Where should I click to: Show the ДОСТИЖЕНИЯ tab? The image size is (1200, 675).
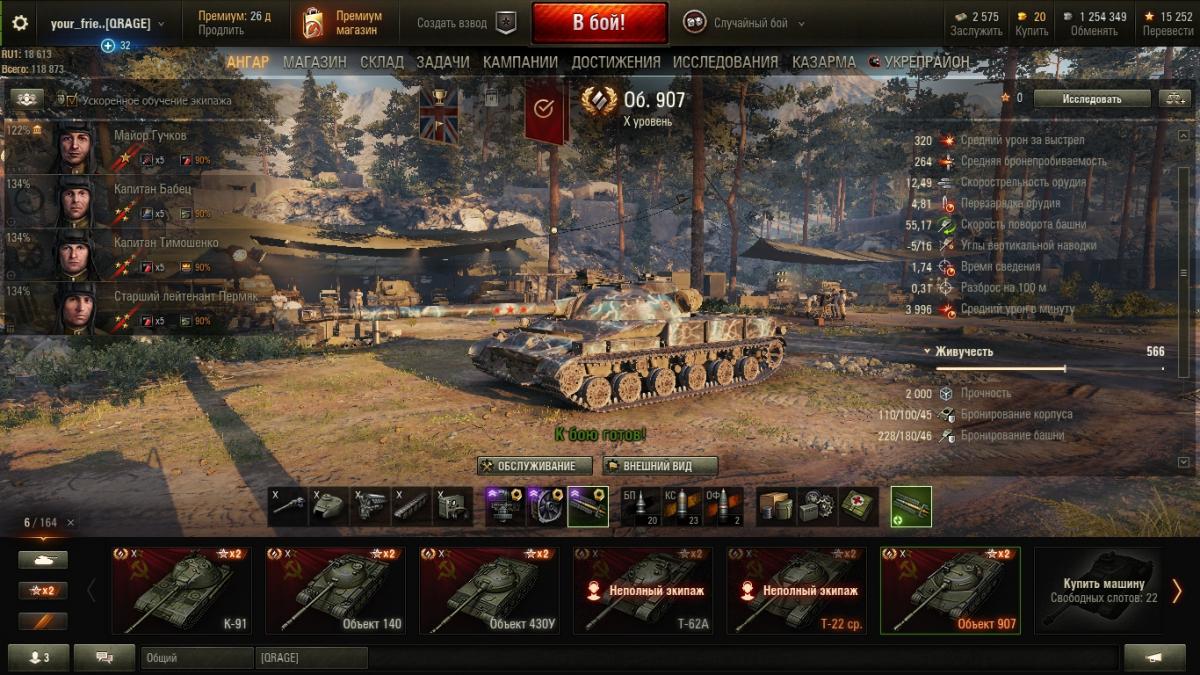point(615,62)
